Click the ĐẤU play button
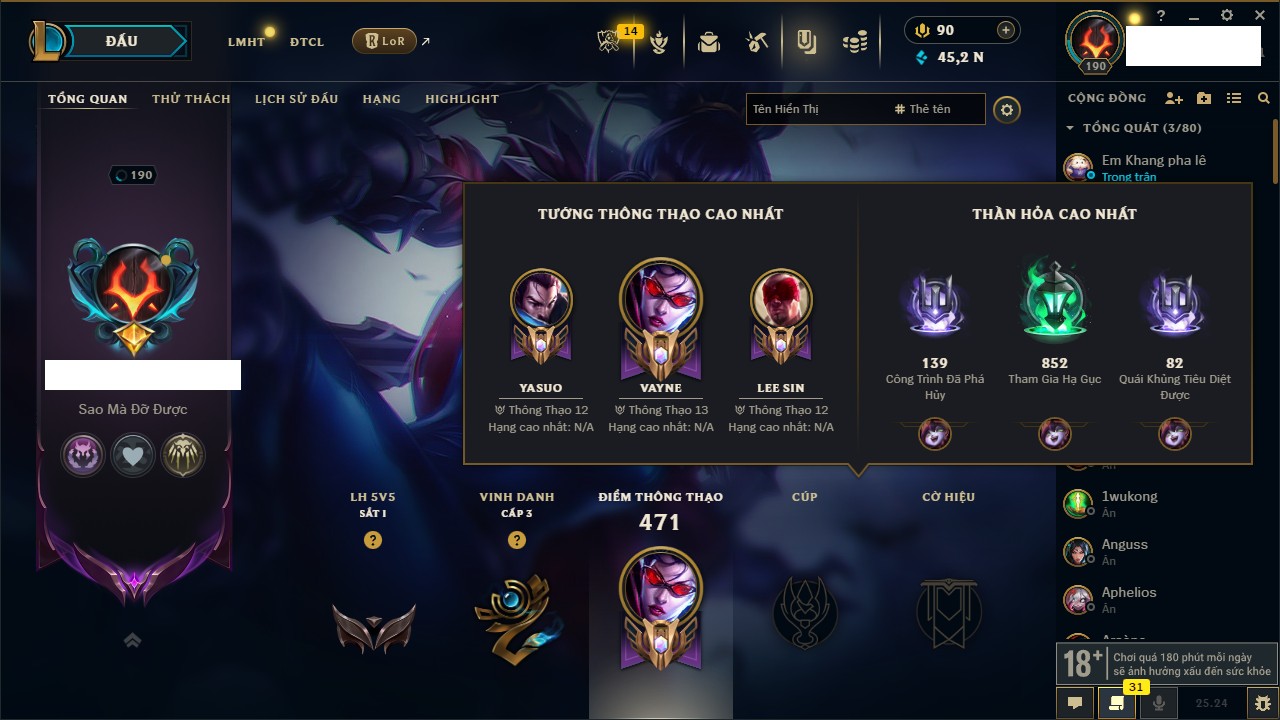This screenshot has width=1280, height=720. 122,41
